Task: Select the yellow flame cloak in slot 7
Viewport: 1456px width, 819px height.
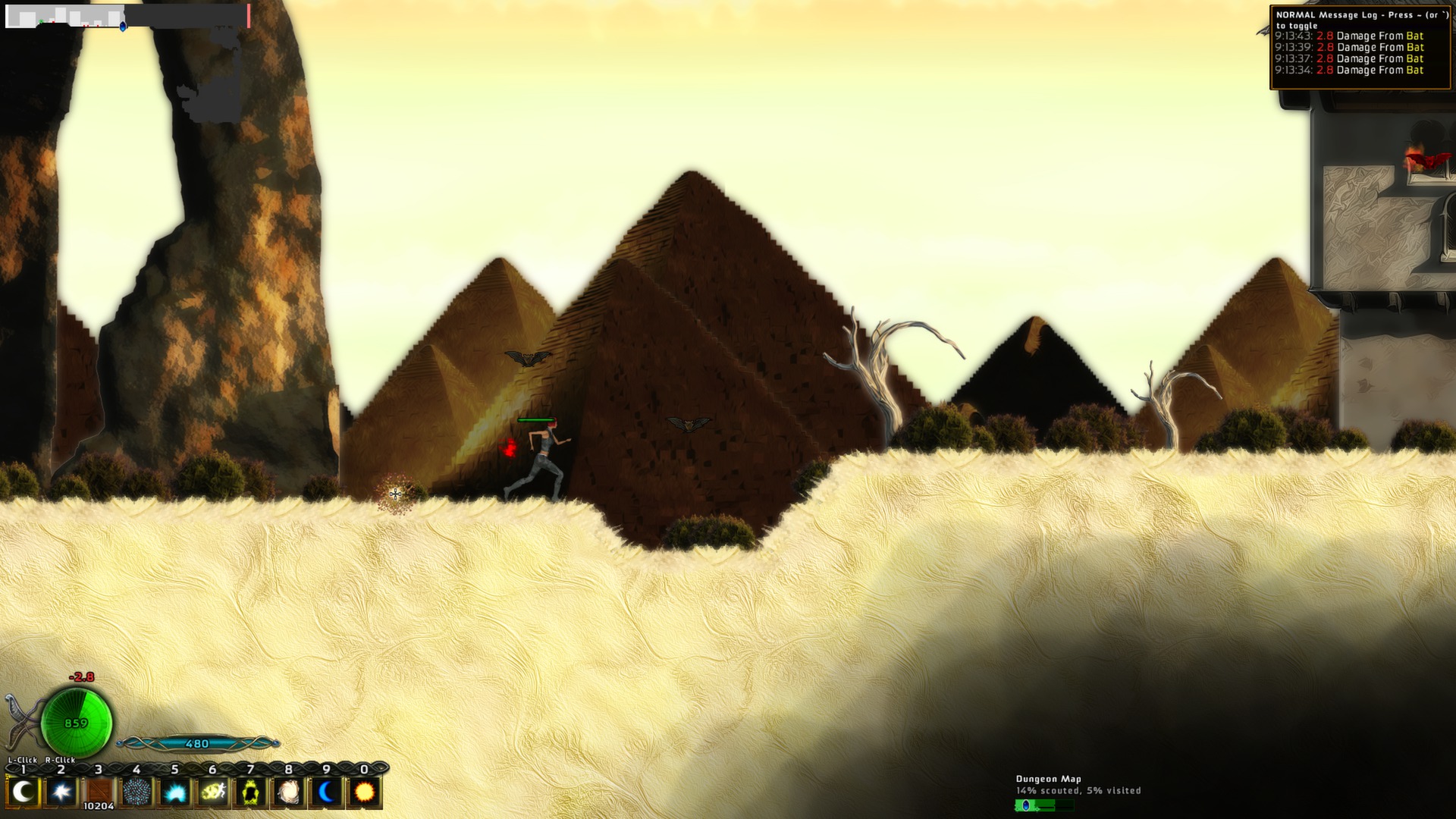Action: [x=249, y=791]
